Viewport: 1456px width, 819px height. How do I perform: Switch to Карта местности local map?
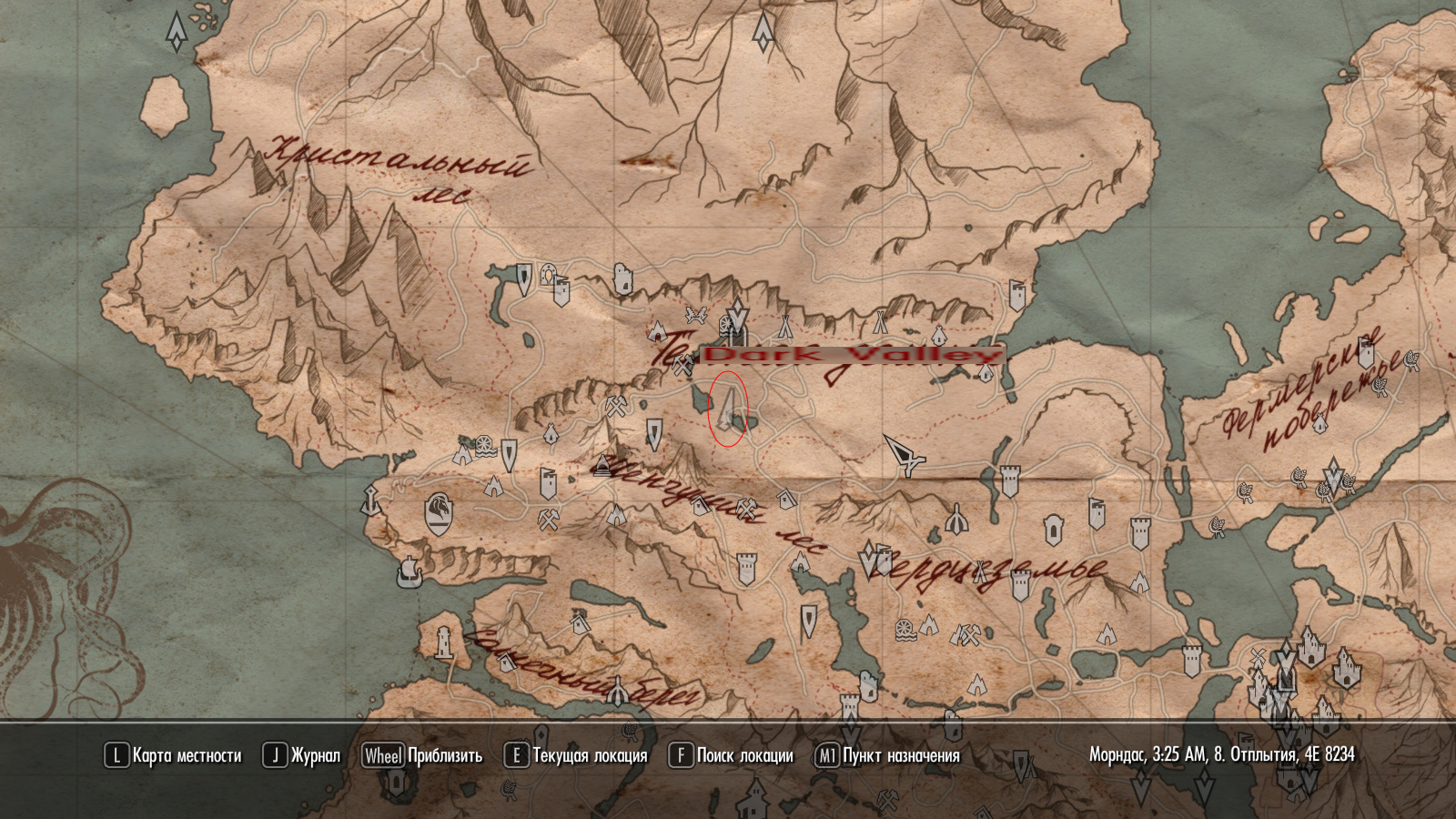pos(173,755)
